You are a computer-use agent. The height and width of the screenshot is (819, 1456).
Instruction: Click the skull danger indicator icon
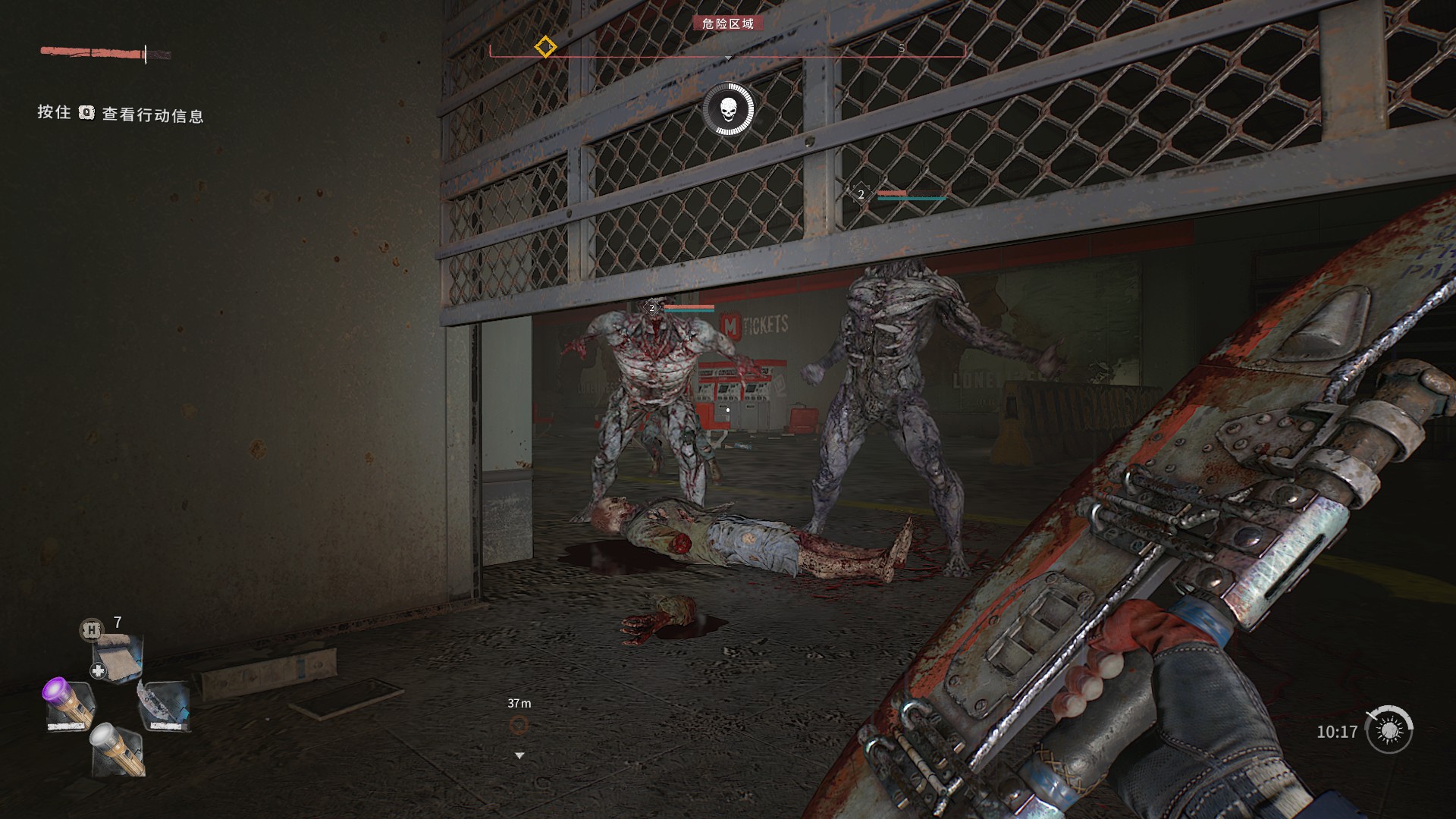tap(728, 110)
